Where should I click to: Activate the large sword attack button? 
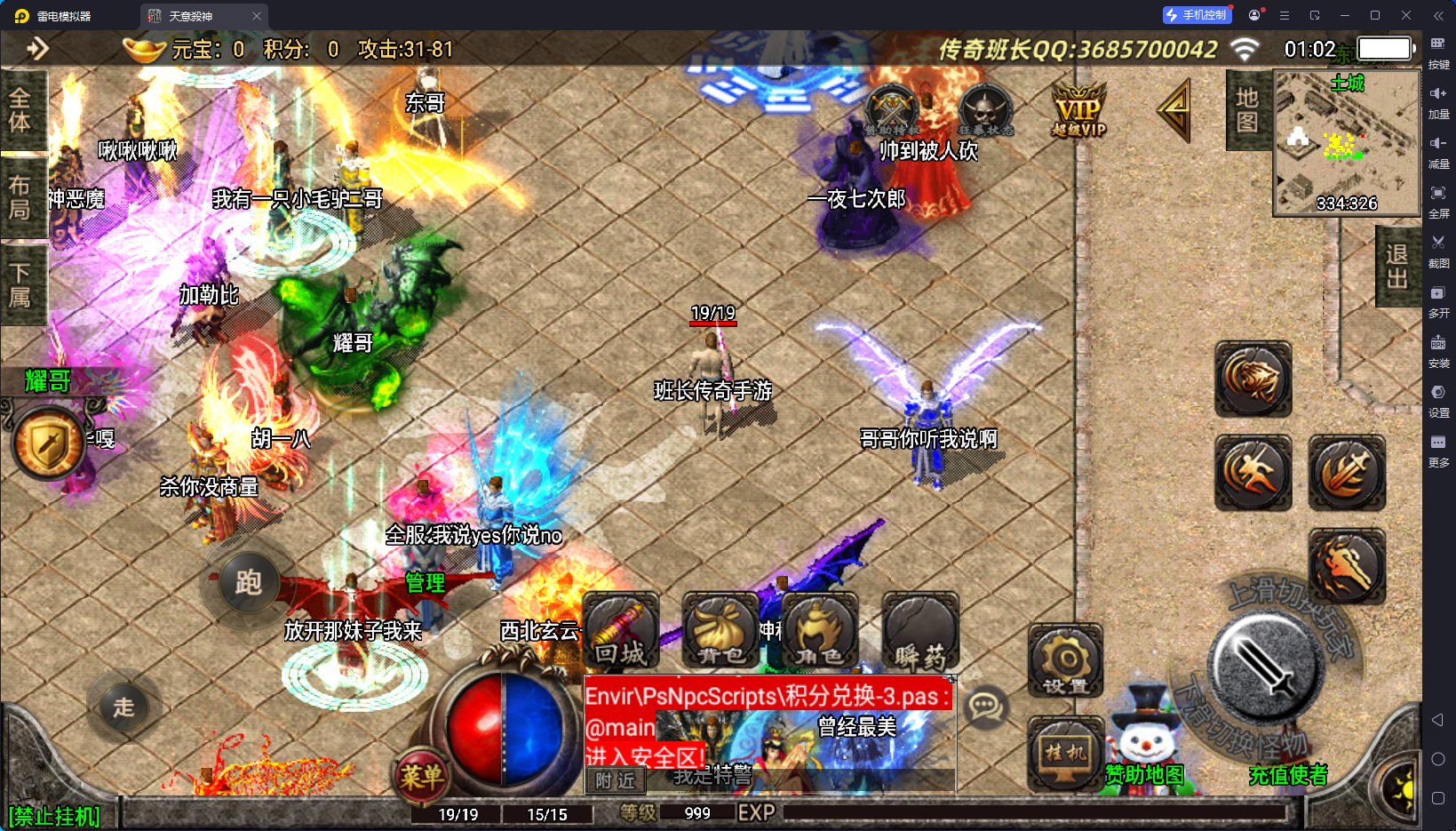(1265, 667)
